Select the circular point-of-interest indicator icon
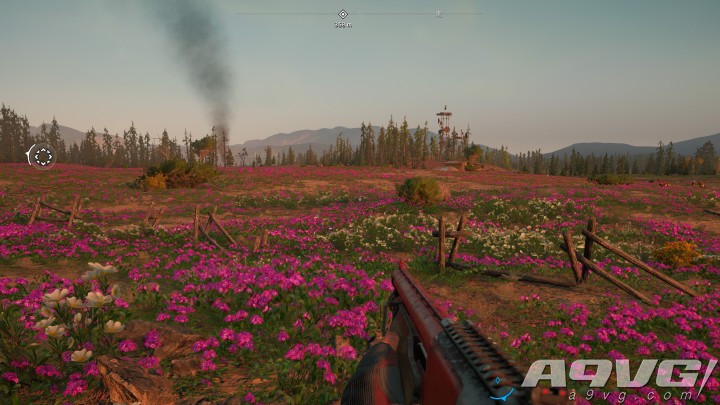 42,156
